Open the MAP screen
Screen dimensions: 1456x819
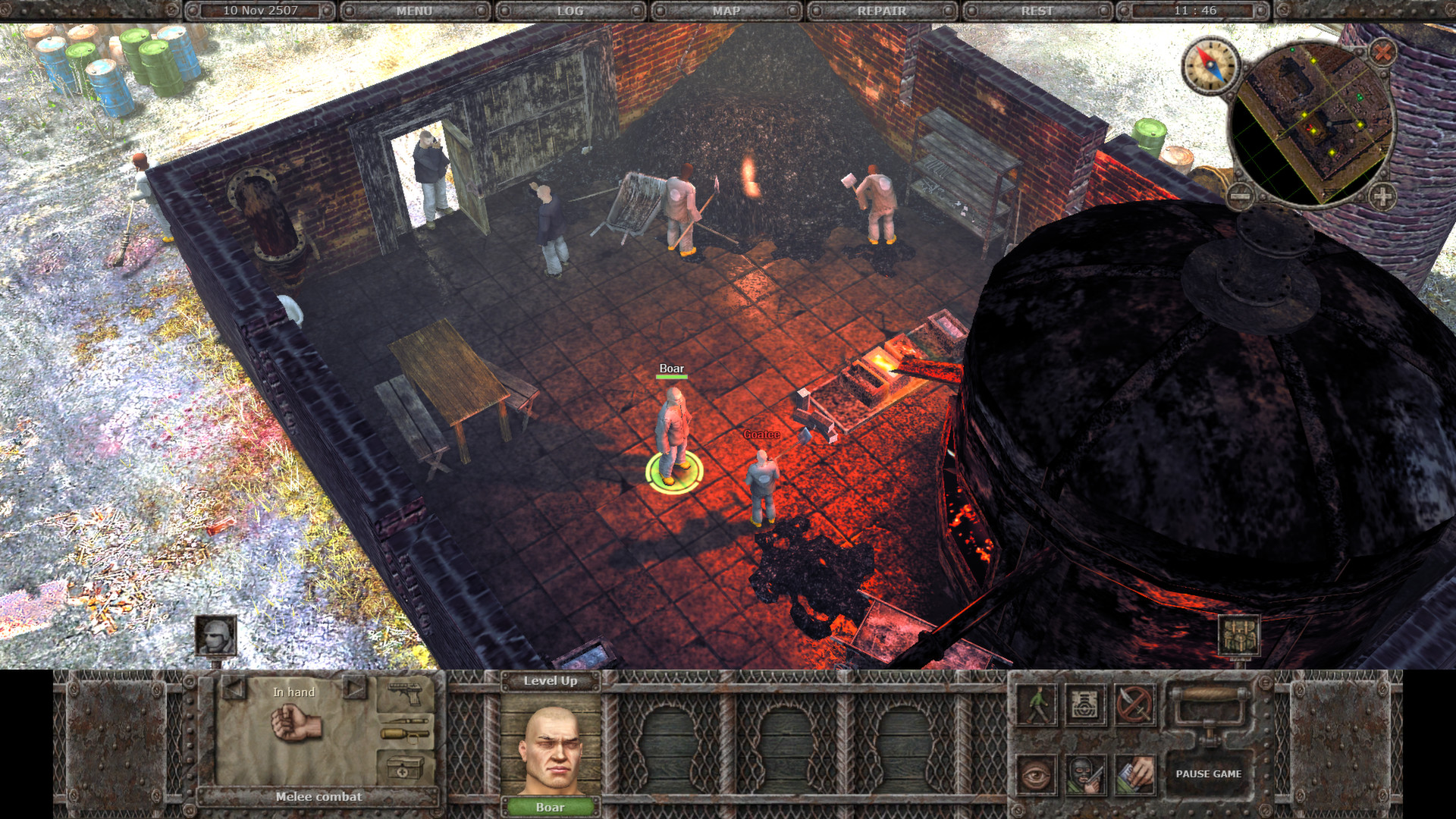[726, 11]
